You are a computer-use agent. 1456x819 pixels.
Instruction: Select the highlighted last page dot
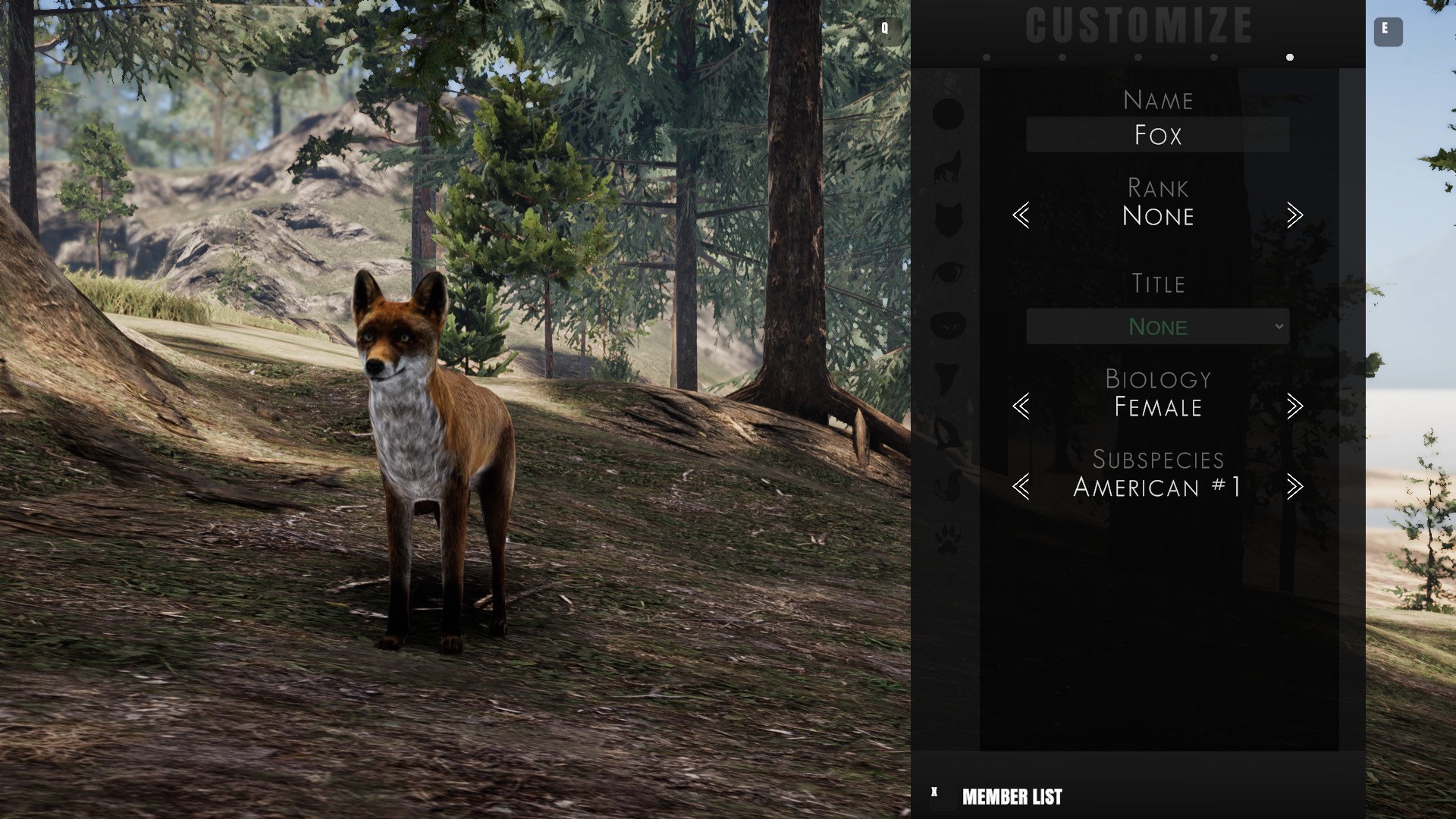point(1290,58)
